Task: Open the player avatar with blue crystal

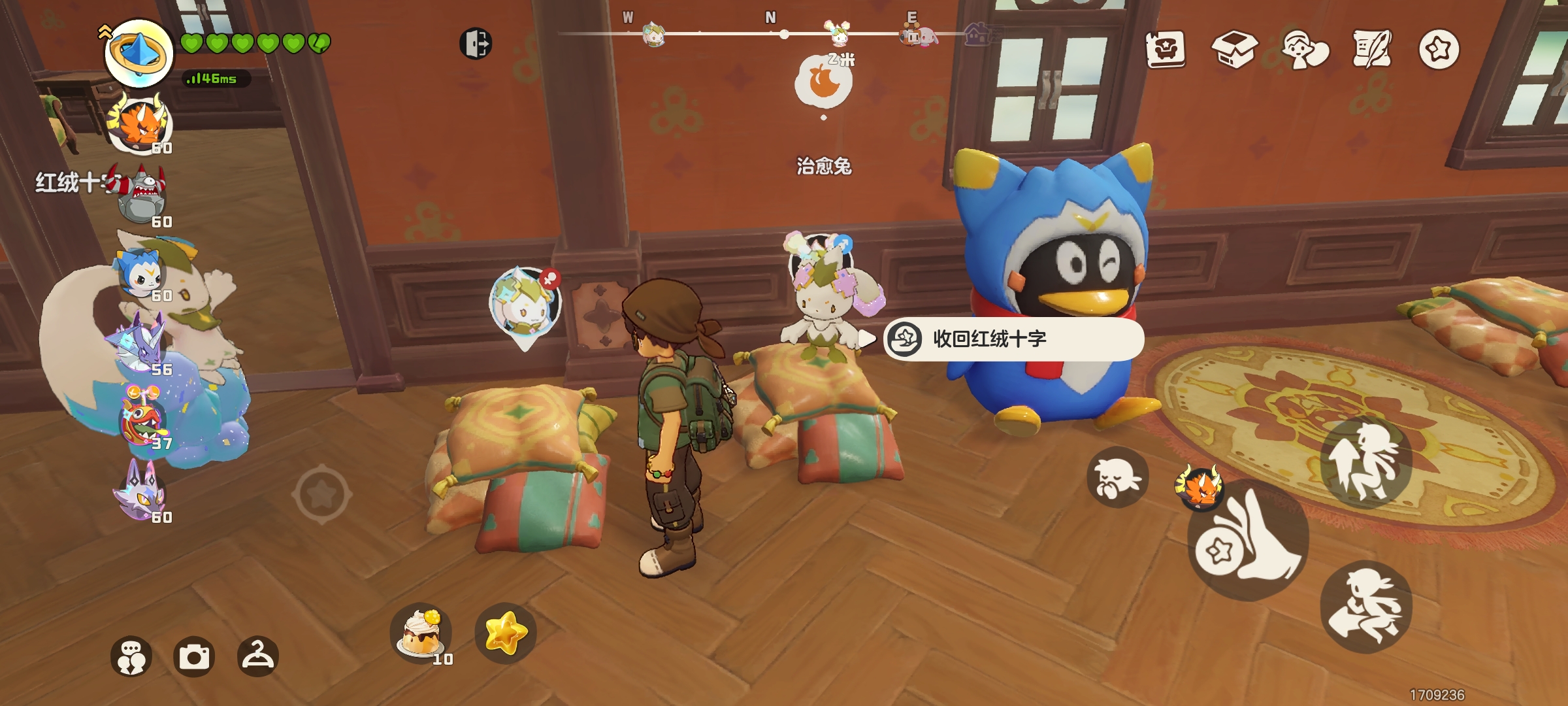Action: pos(139,54)
